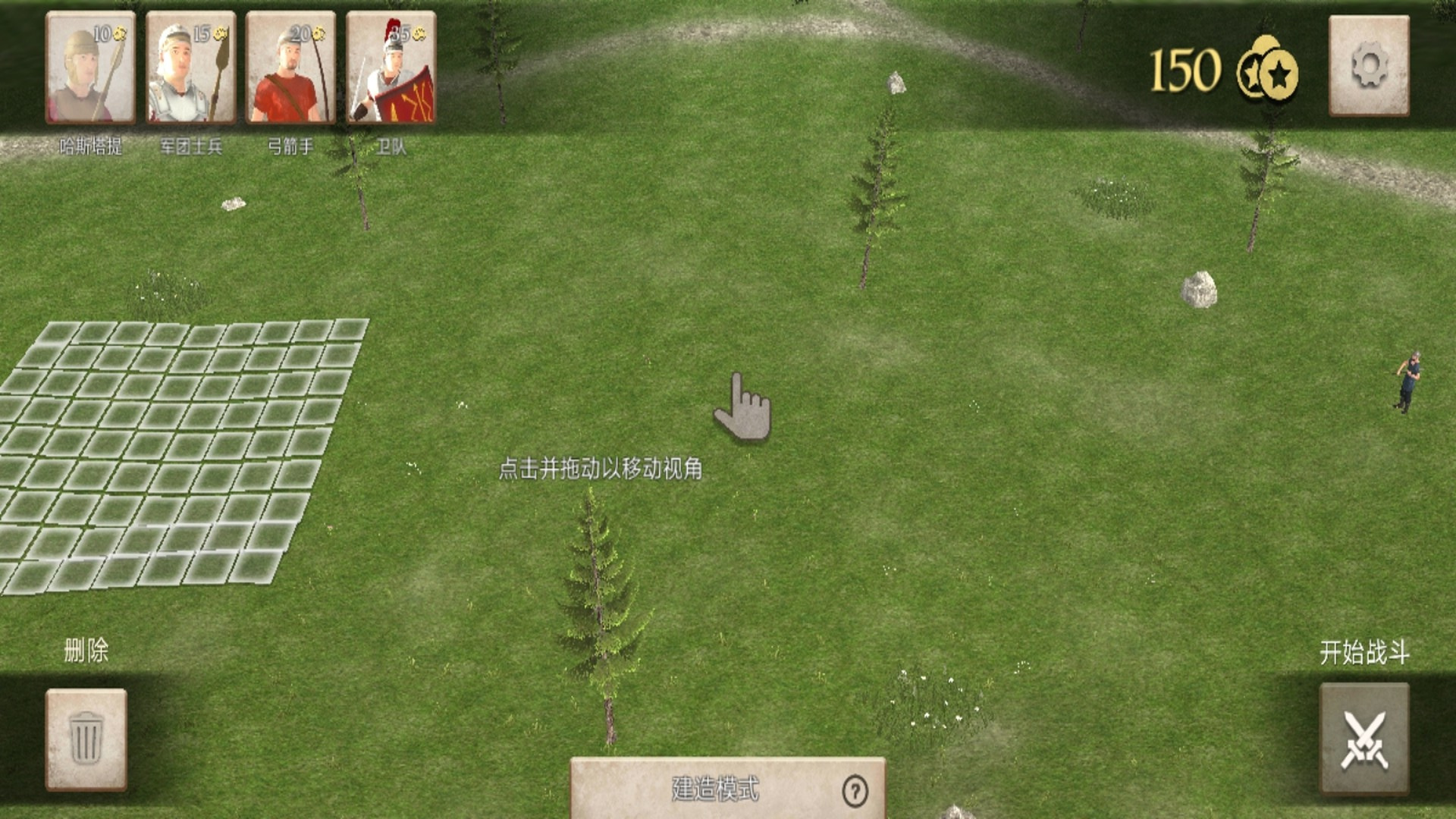1456x819 pixels.
Task: Select the 哈斯塔提 unit card
Action: (90, 68)
